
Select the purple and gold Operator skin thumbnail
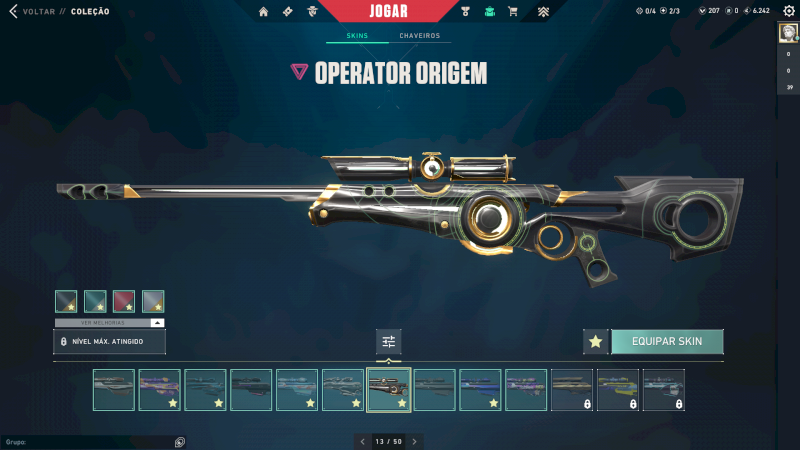coord(160,390)
